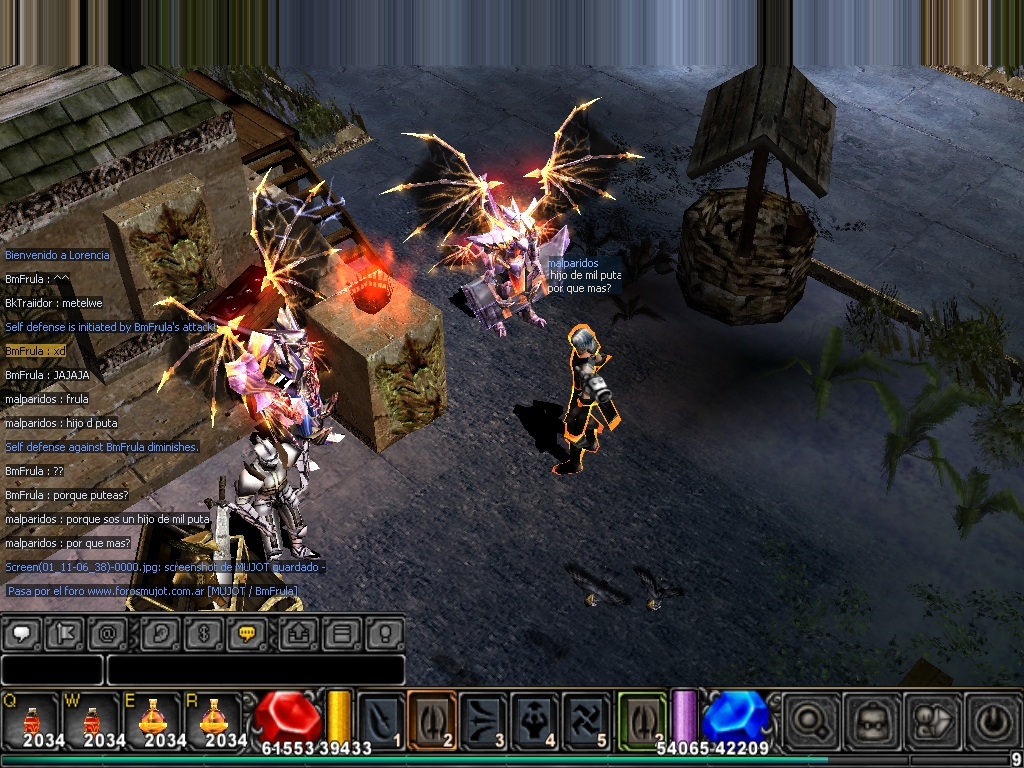The image size is (1024, 768).
Task: Click the window frame chat button
Action: click(341, 633)
